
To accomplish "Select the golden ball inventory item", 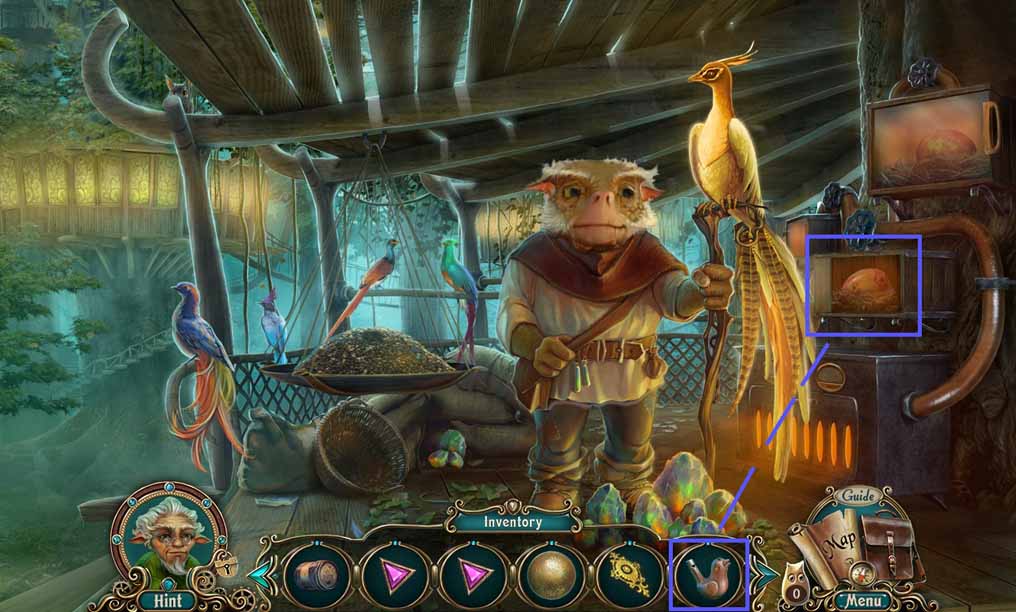I will pyautogui.click(x=553, y=576).
